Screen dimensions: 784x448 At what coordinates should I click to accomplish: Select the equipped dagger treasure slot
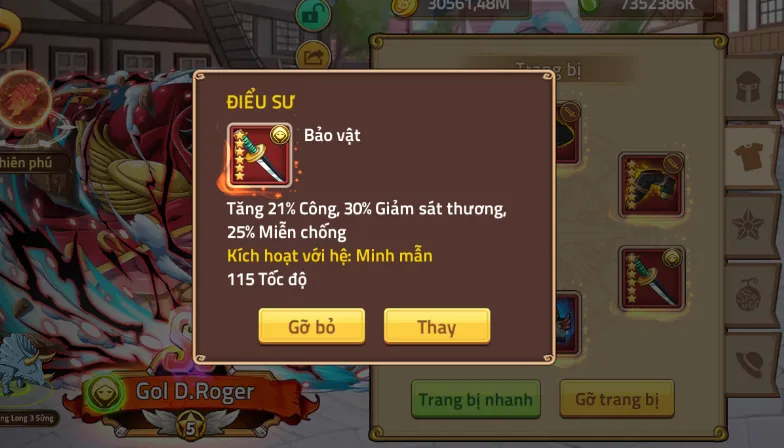(x=652, y=278)
